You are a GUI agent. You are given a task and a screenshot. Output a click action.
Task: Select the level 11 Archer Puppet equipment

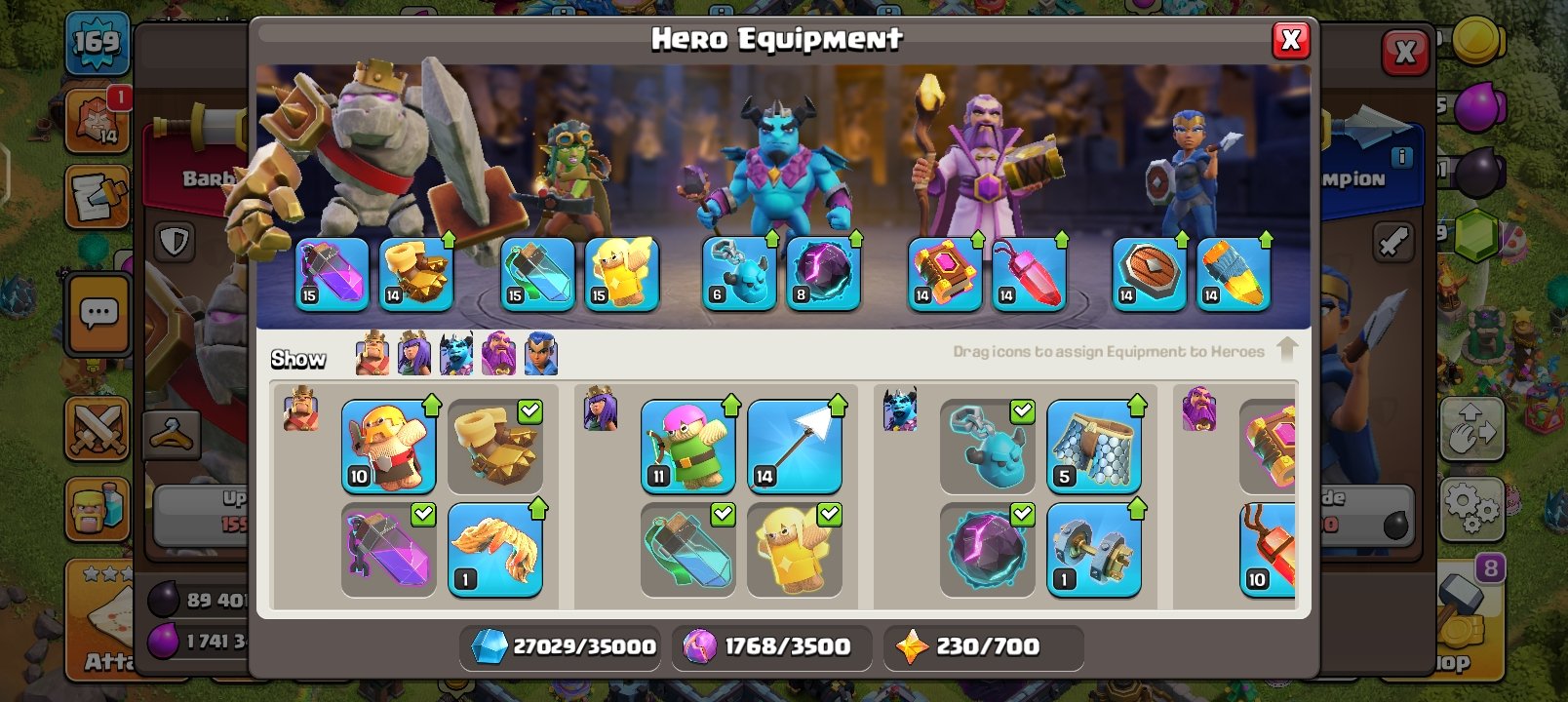pos(687,446)
